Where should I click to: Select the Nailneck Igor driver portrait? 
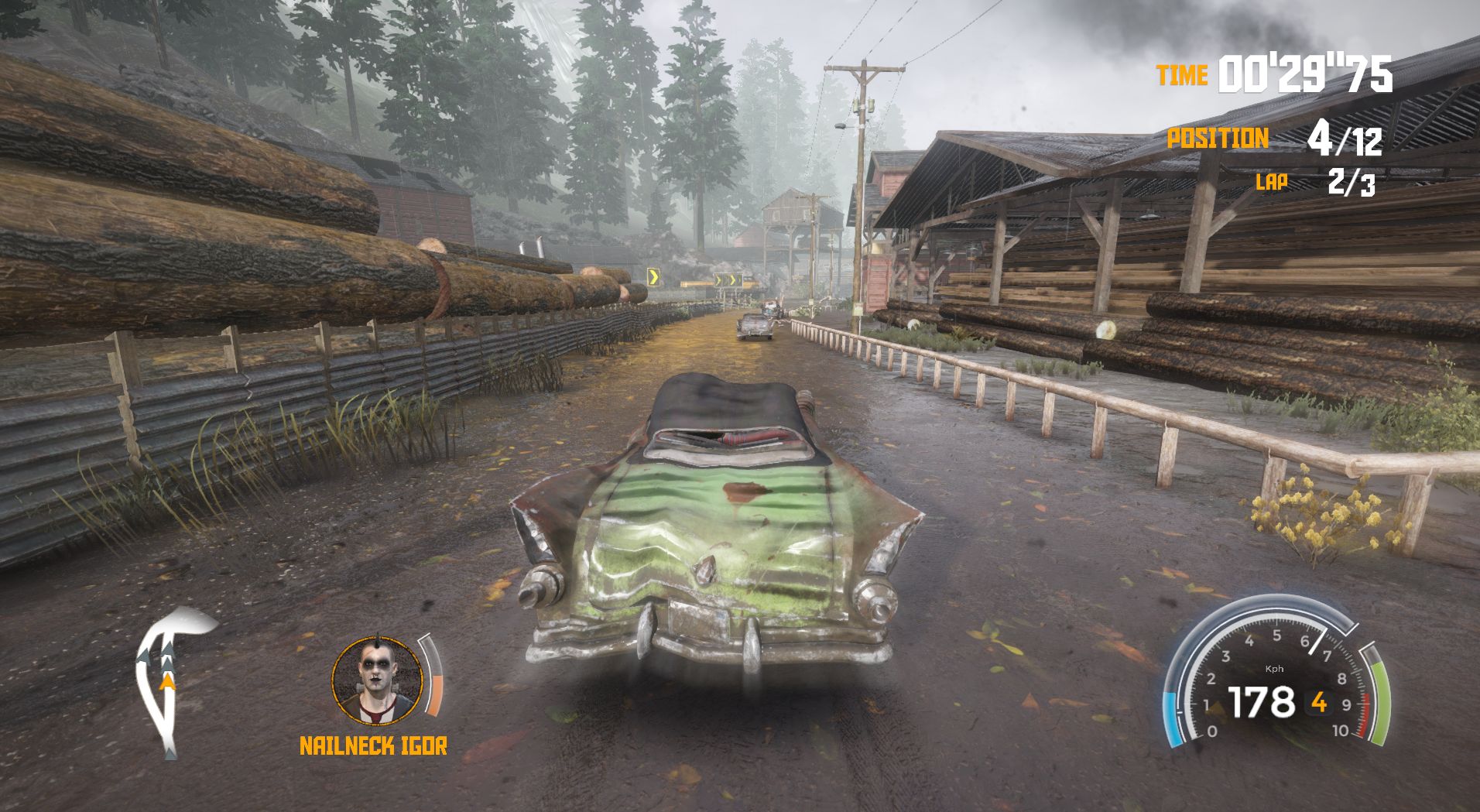(378, 680)
